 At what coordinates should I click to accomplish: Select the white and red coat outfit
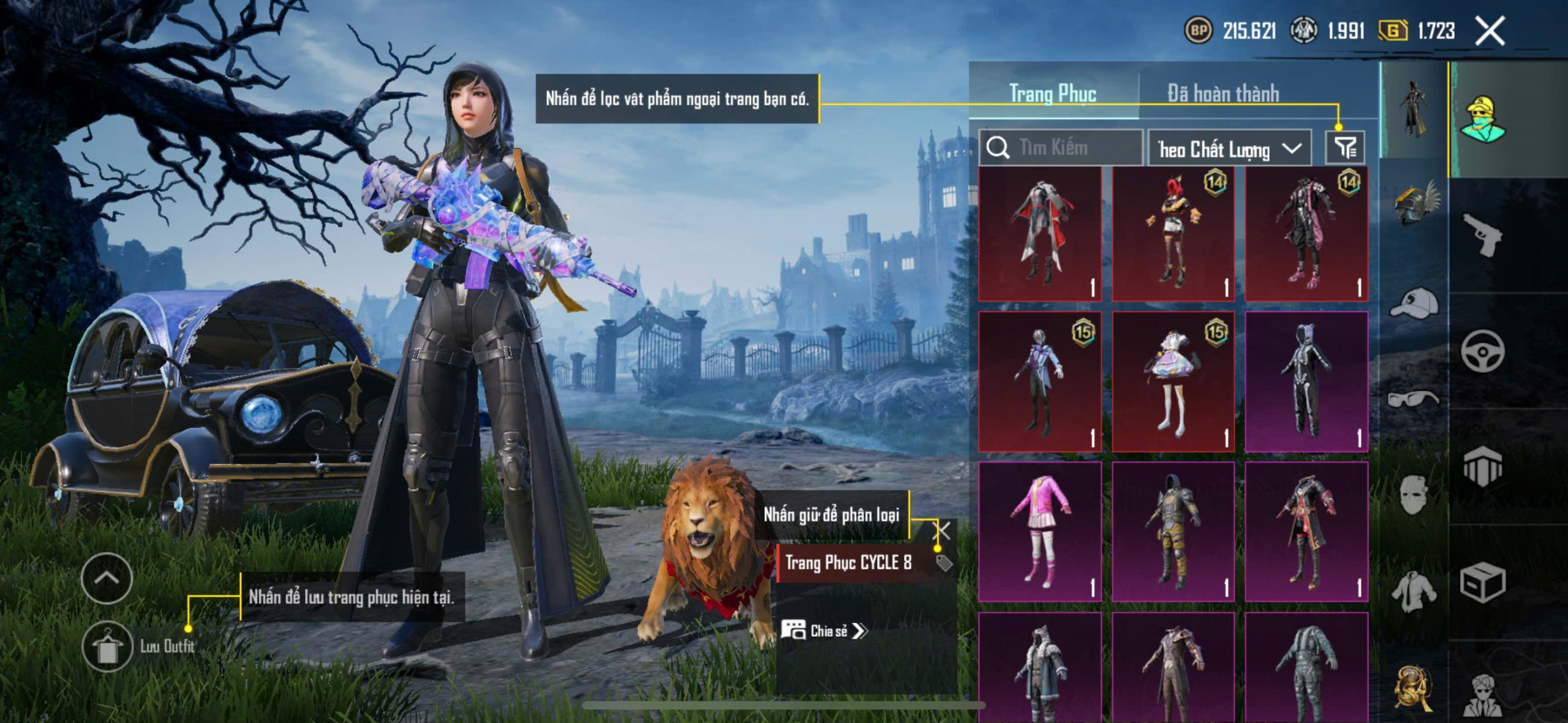[x=1040, y=234]
